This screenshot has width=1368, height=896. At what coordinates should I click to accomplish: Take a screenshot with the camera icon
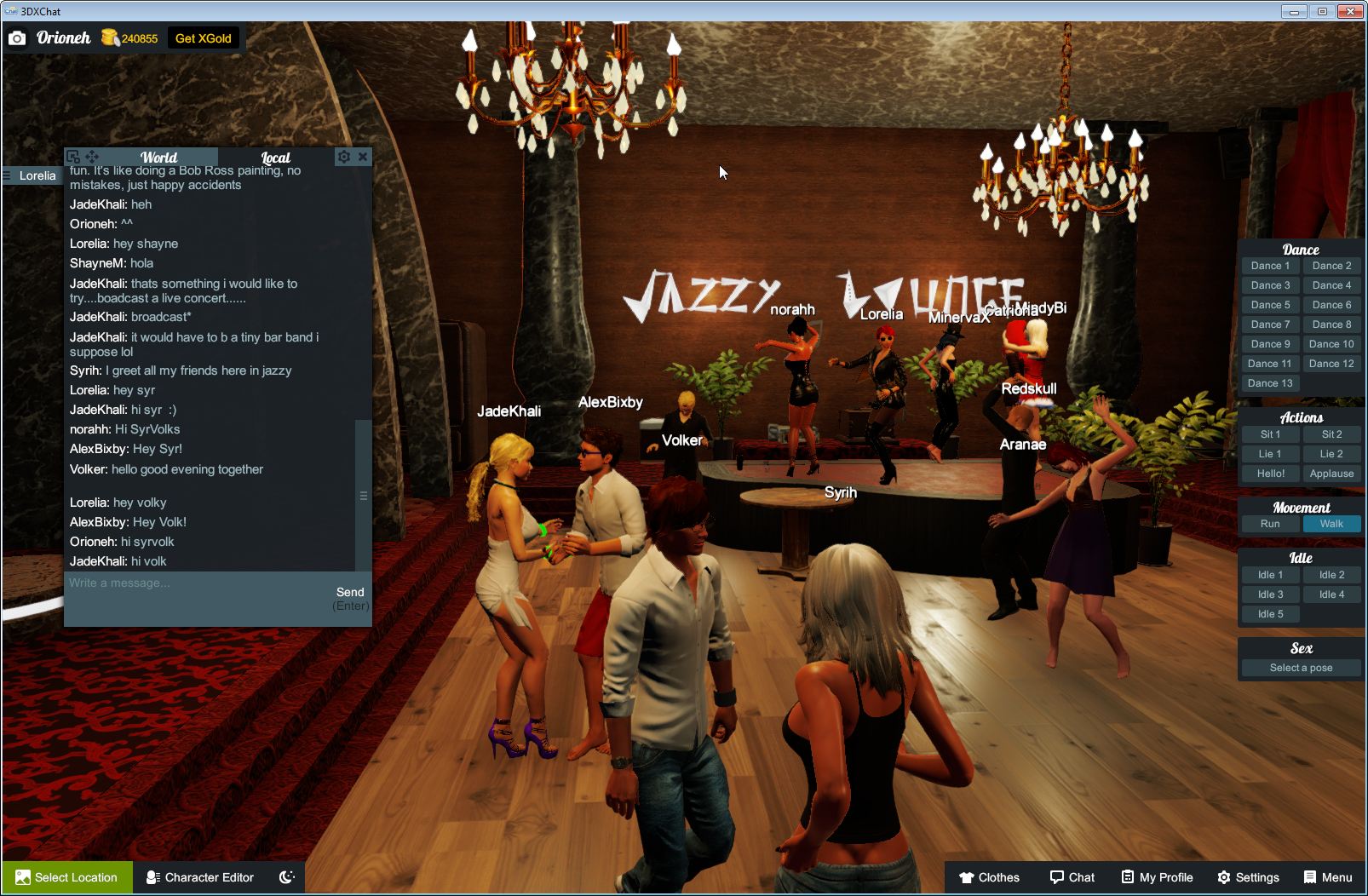tap(17, 38)
